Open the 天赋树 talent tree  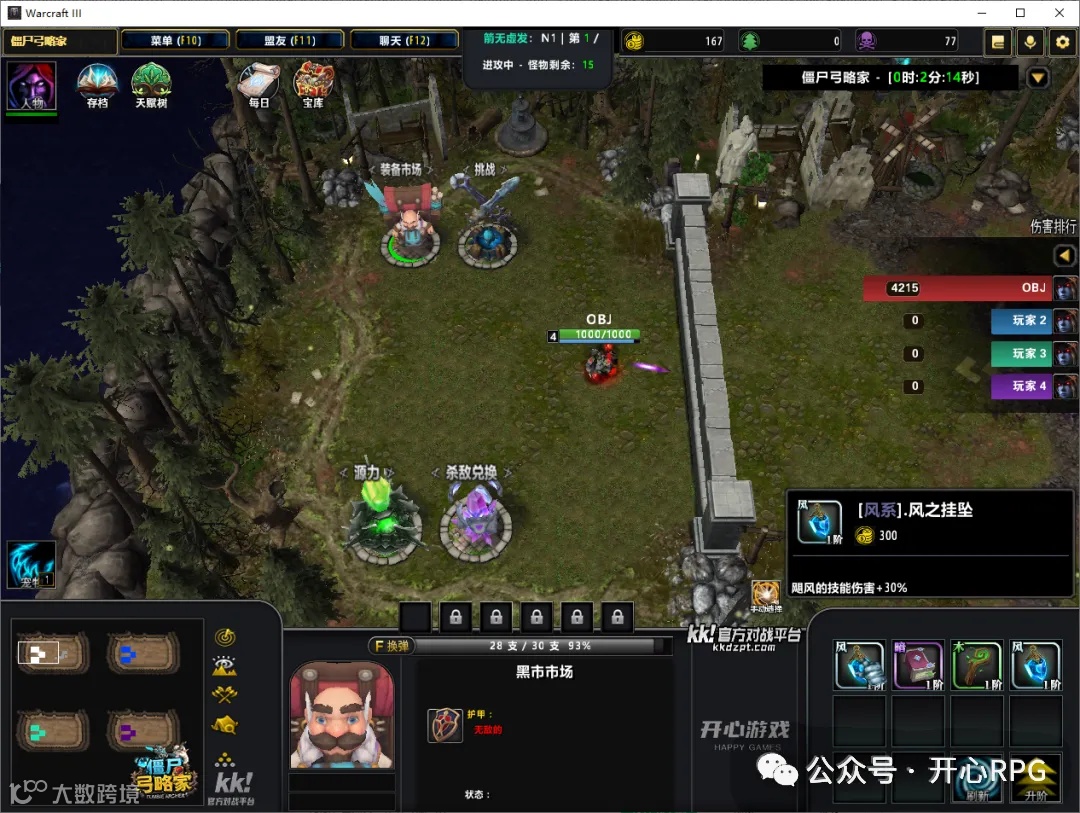click(x=151, y=85)
